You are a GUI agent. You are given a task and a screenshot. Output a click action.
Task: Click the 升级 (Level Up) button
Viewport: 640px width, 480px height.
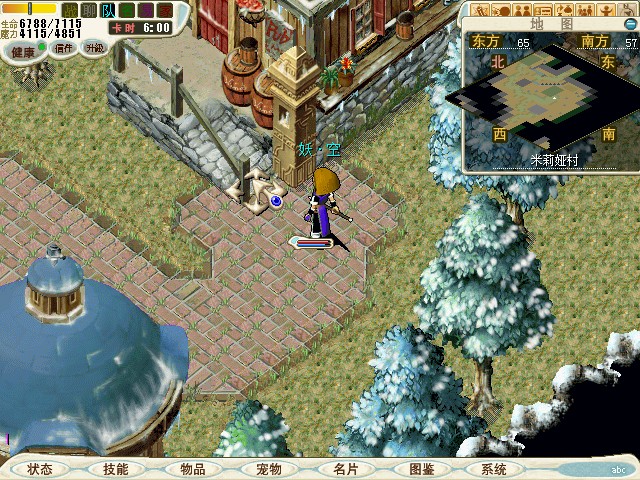(x=94, y=47)
